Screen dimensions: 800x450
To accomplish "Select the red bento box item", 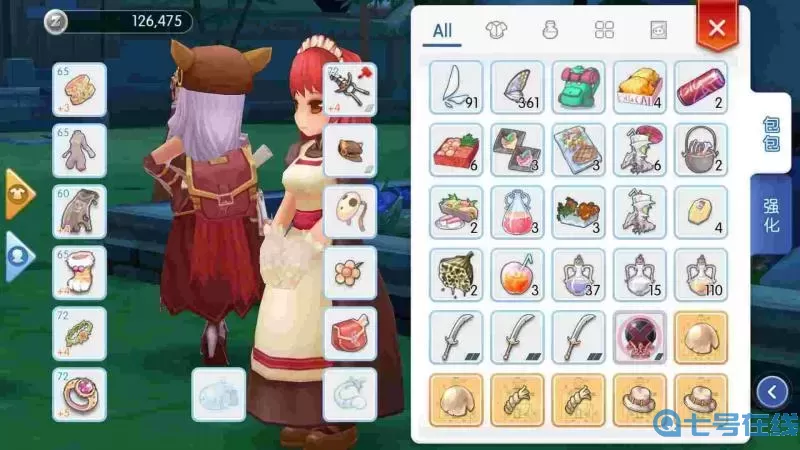I will (x=456, y=149).
